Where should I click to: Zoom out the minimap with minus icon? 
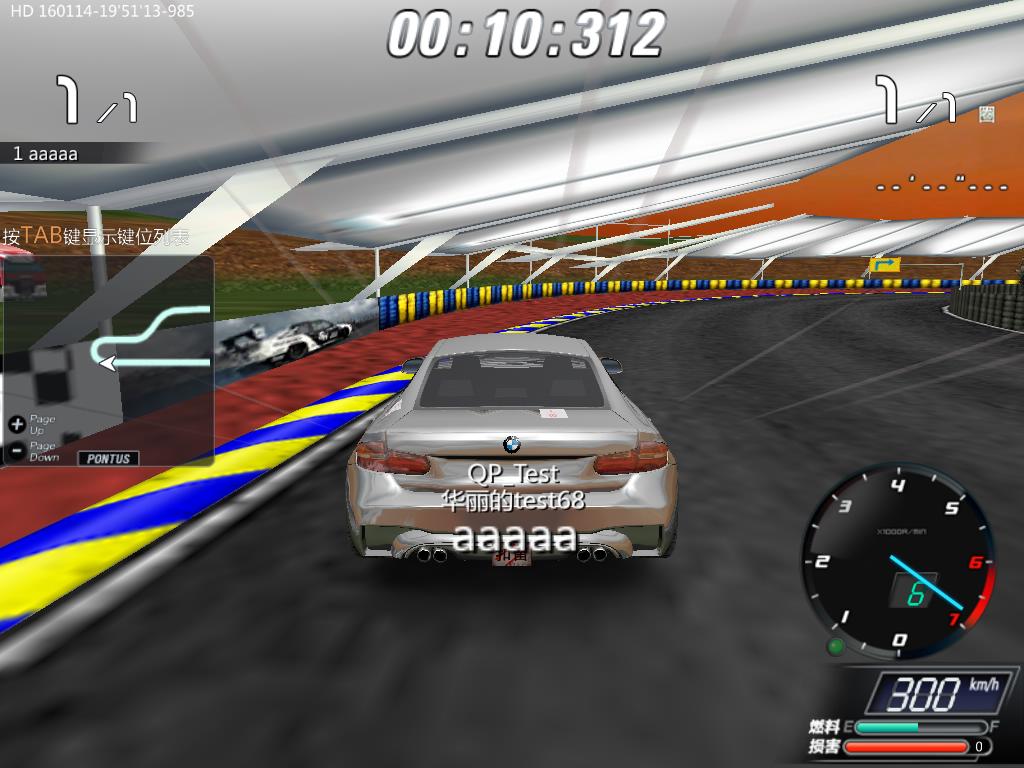pyautogui.click(x=16, y=451)
